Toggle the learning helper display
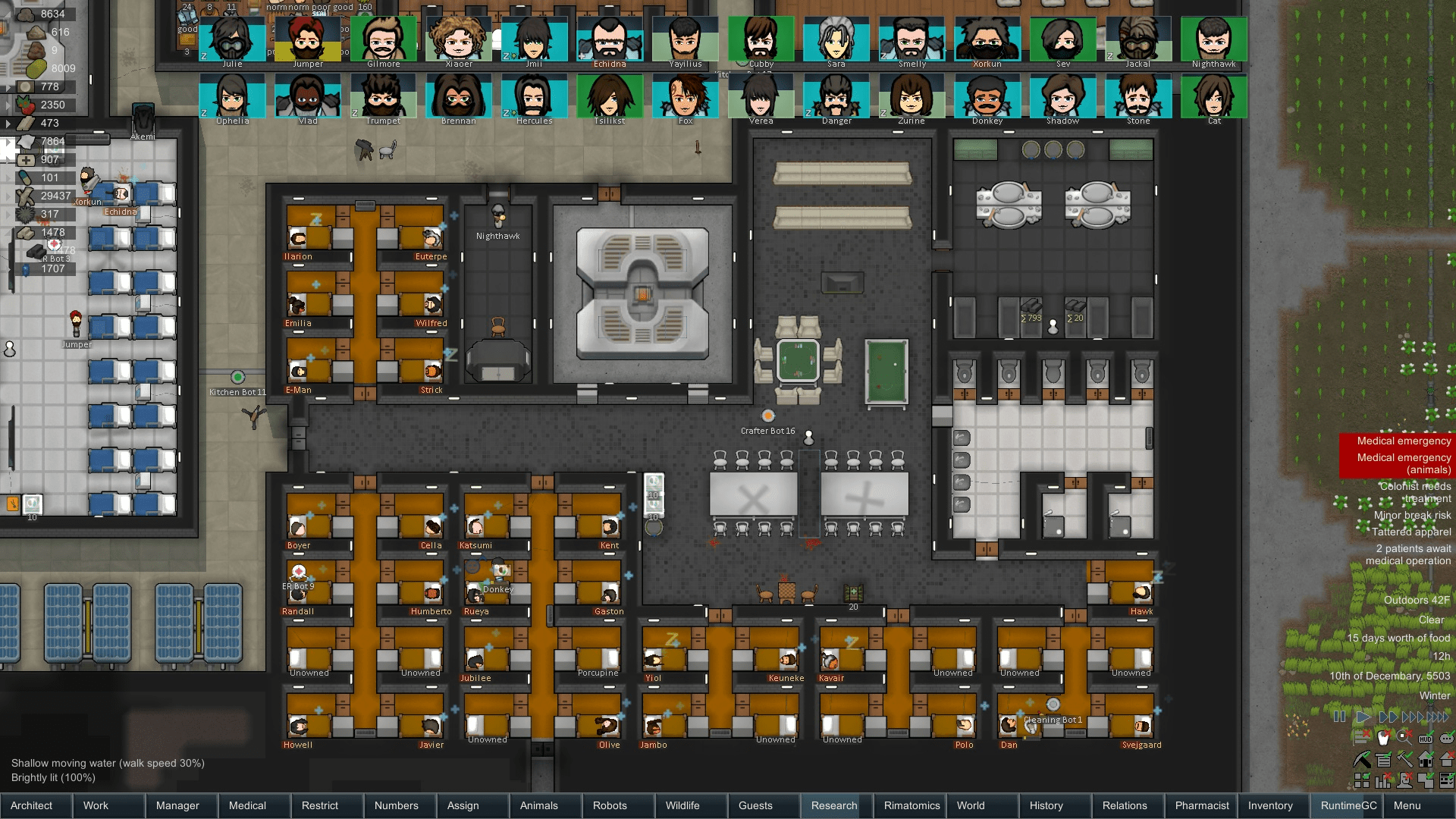 pyautogui.click(x=1361, y=738)
